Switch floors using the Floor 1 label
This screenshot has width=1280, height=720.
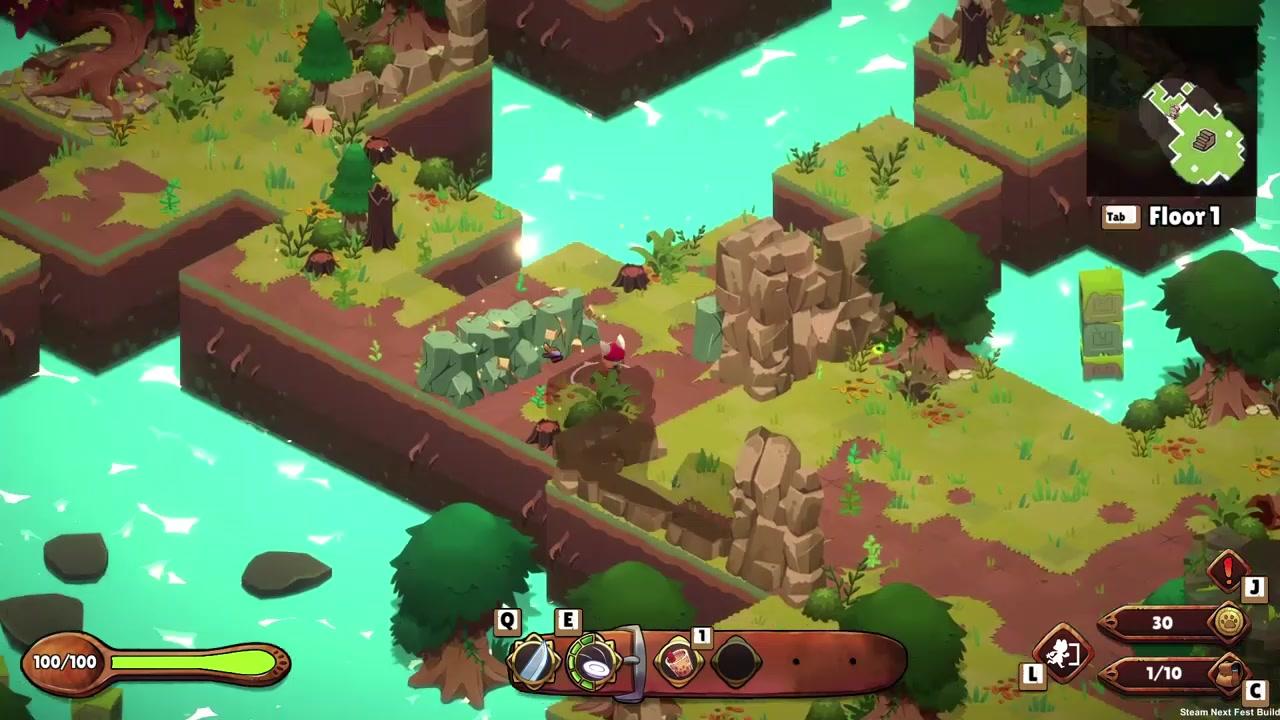tap(1186, 217)
